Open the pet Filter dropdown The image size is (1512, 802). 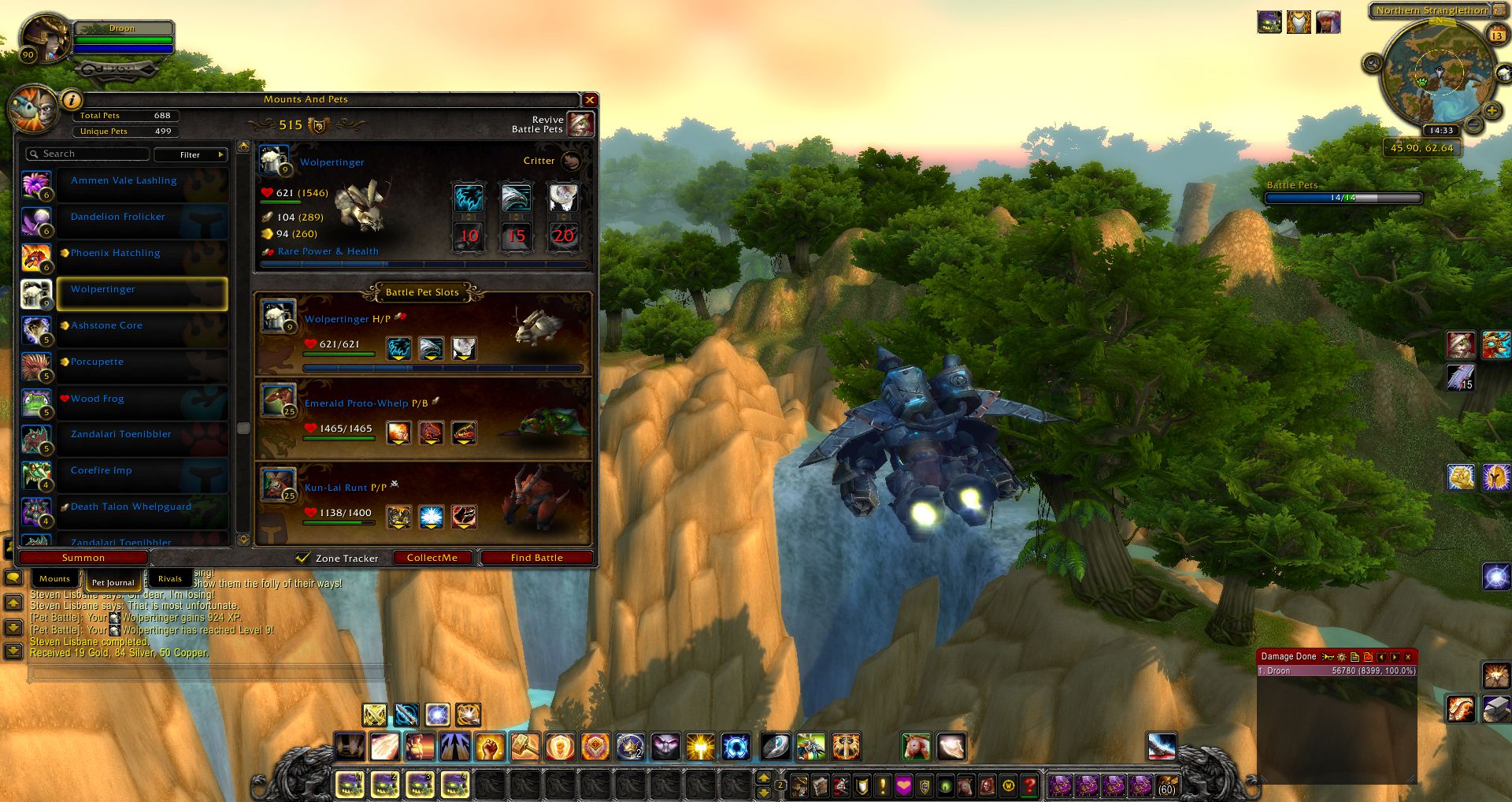[191, 154]
